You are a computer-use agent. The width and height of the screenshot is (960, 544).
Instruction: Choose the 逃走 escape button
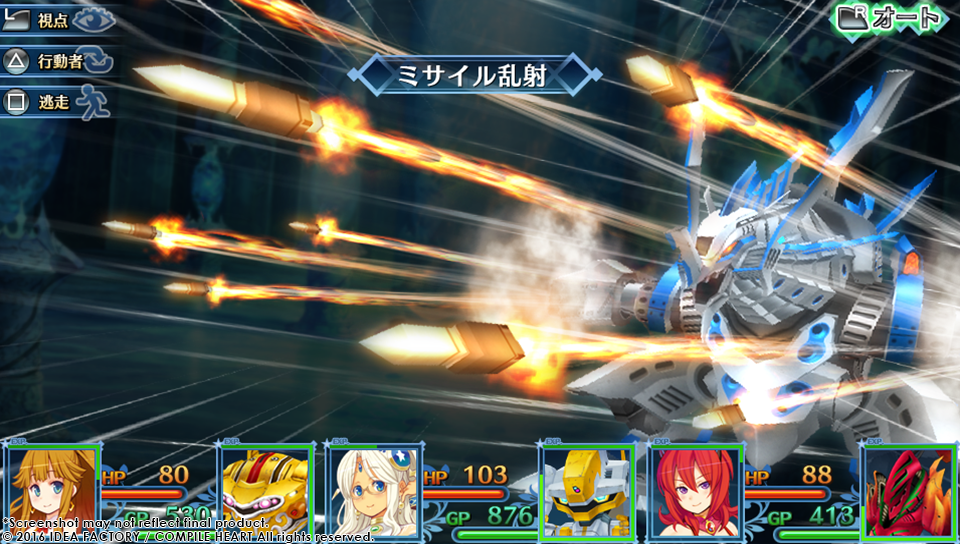coord(57,102)
